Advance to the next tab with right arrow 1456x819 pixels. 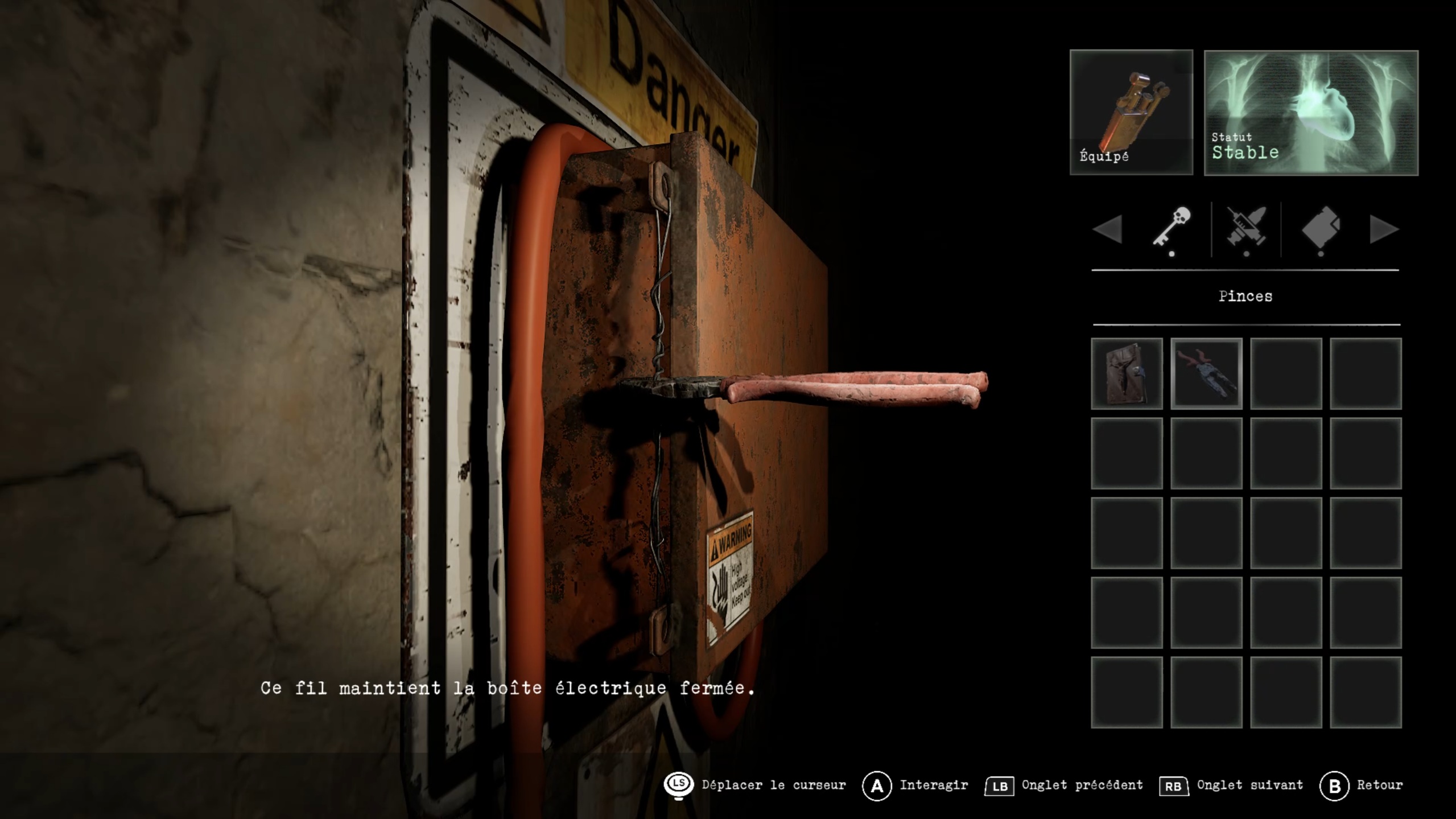tap(1384, 229)
